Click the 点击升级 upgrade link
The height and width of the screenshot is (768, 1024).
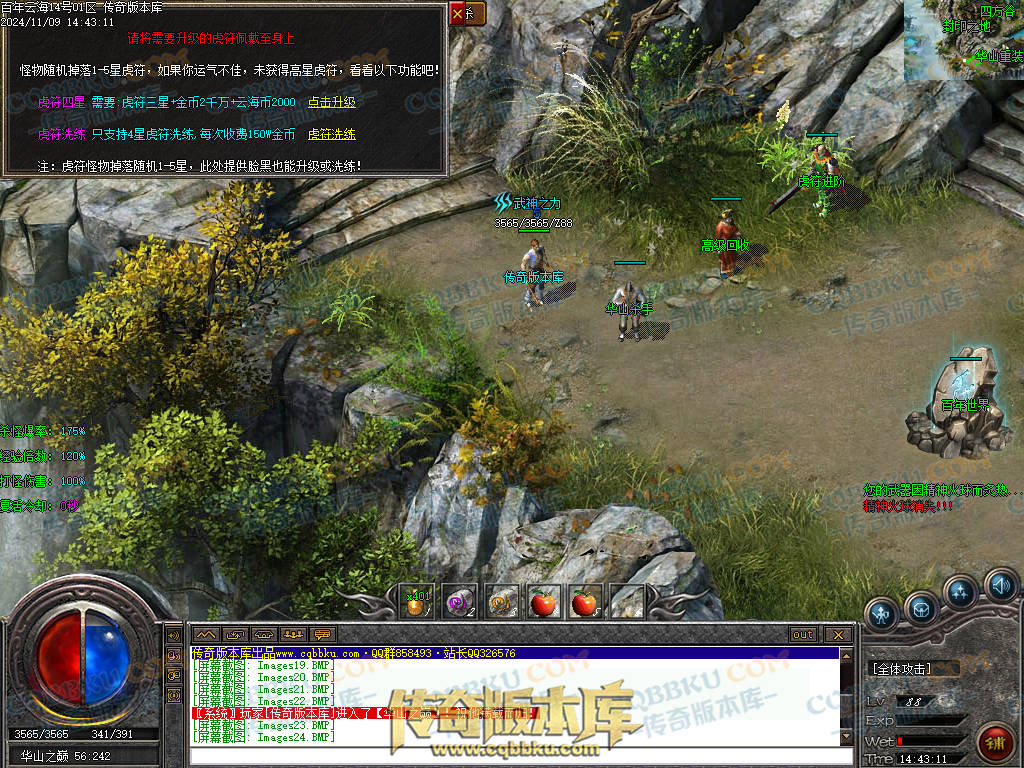[x=331, y=102]
